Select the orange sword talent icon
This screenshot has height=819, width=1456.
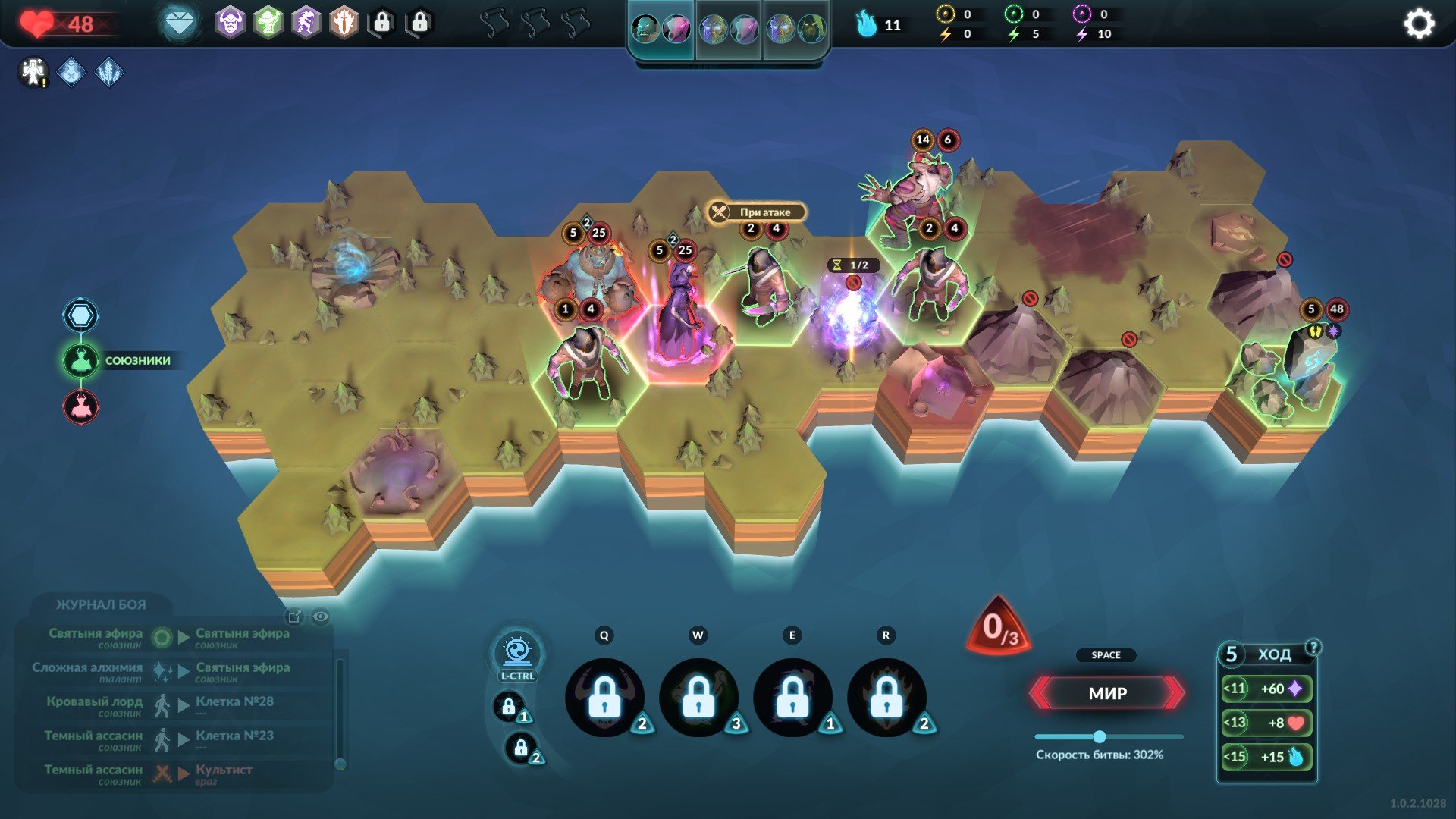point(344,24)
